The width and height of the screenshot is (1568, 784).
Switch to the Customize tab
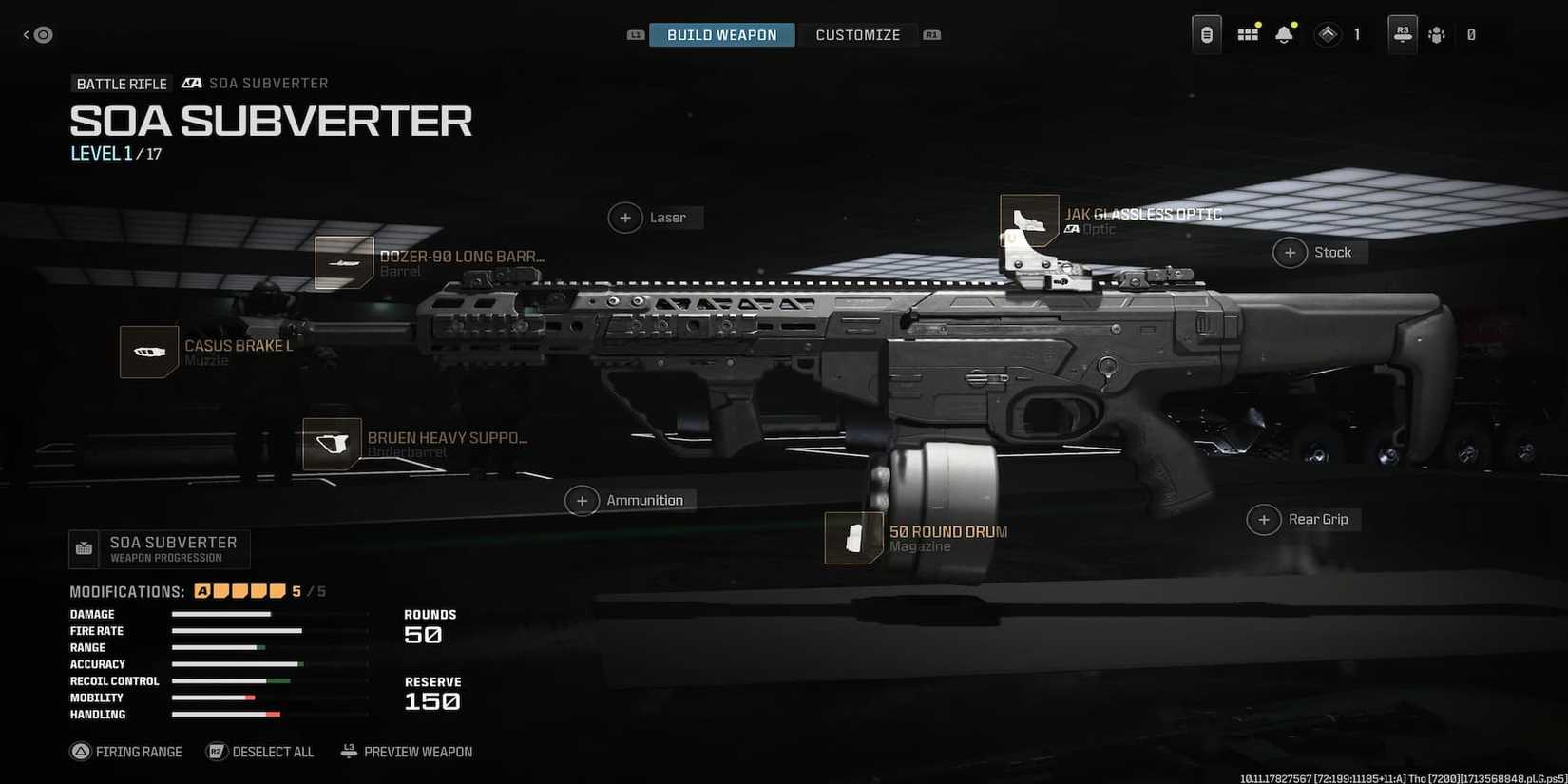857,34
